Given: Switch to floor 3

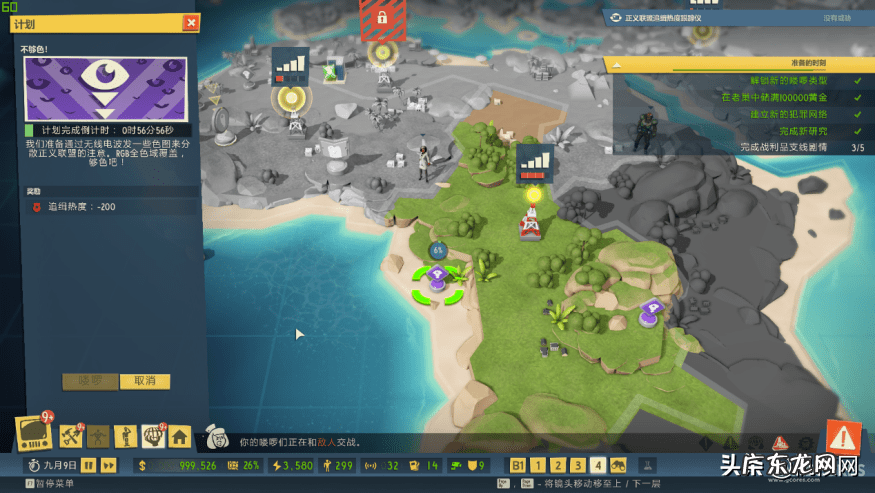Looking at the screenshot, I should click(x=577, y=465).
